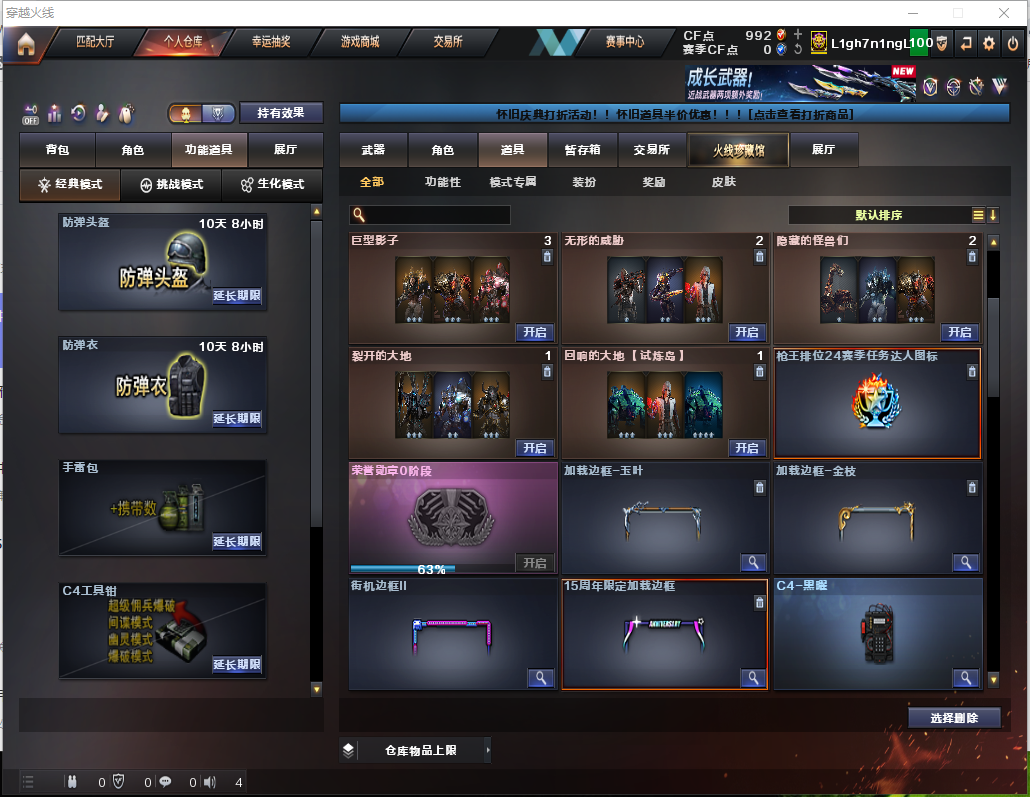
Task: Switch to the 武器 weapons tab
Action: coord(373,150)
